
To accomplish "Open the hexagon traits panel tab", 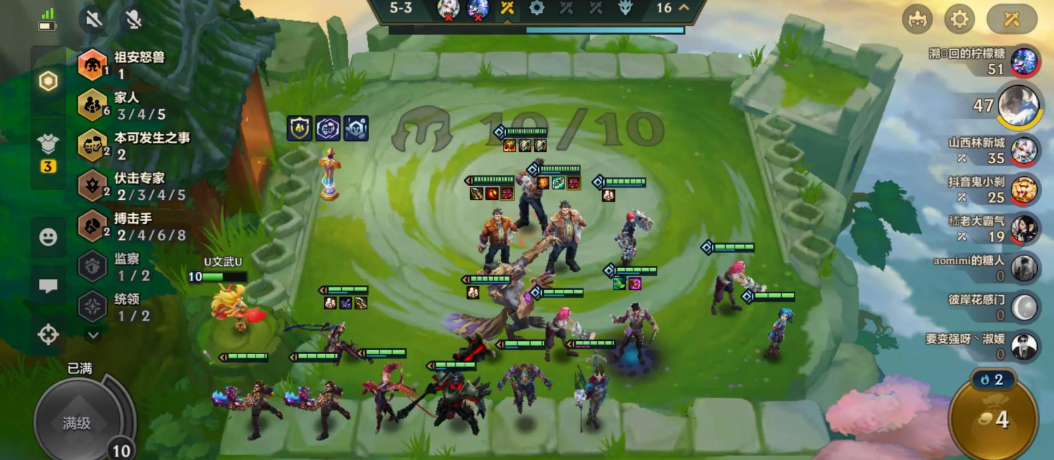I will [48, 81].
